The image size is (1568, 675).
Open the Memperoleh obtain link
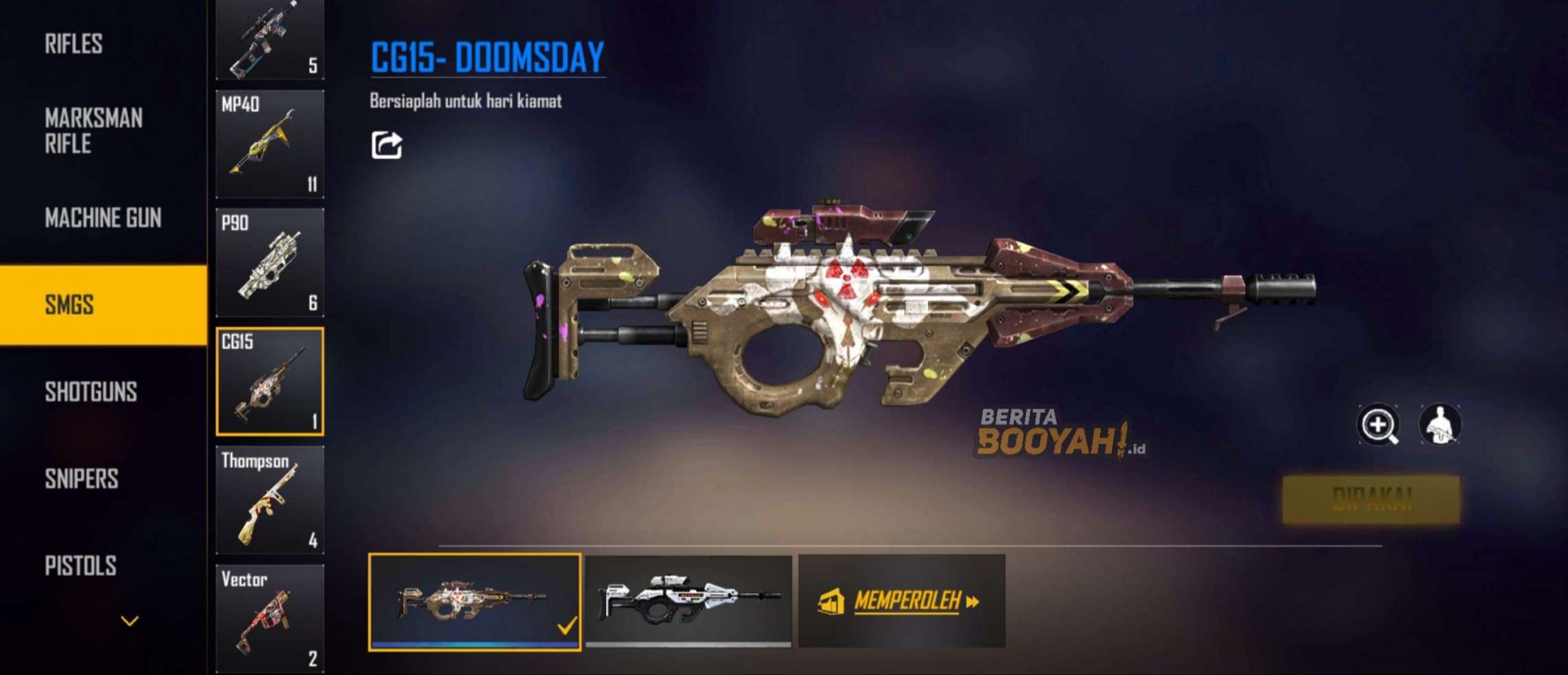(902, 602)
